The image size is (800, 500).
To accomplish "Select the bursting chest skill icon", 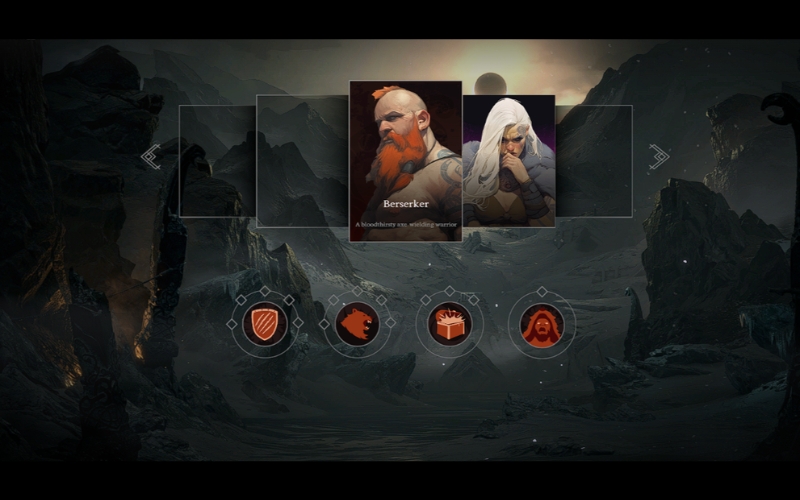I will coord(449,324).
